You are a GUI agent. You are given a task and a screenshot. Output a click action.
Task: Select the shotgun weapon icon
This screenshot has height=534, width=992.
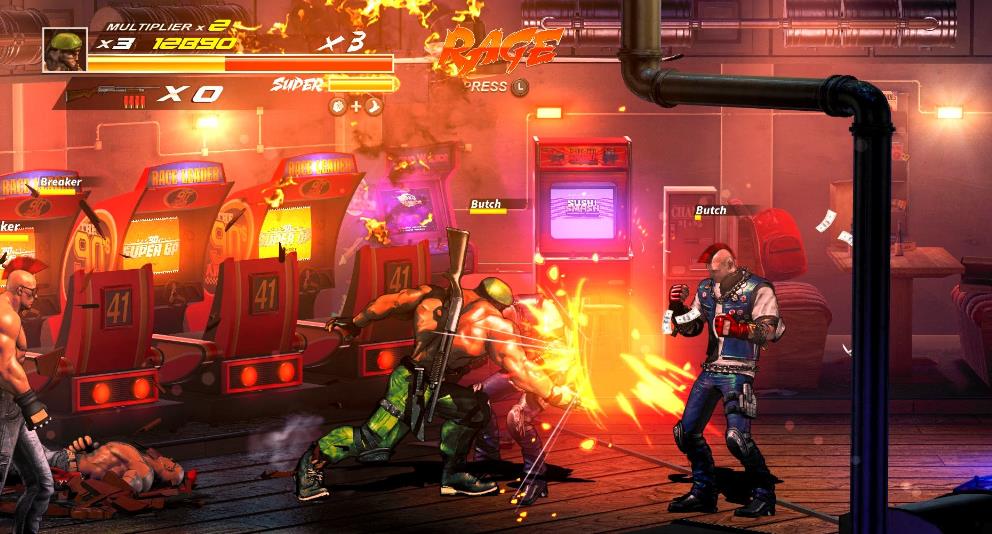100,93
